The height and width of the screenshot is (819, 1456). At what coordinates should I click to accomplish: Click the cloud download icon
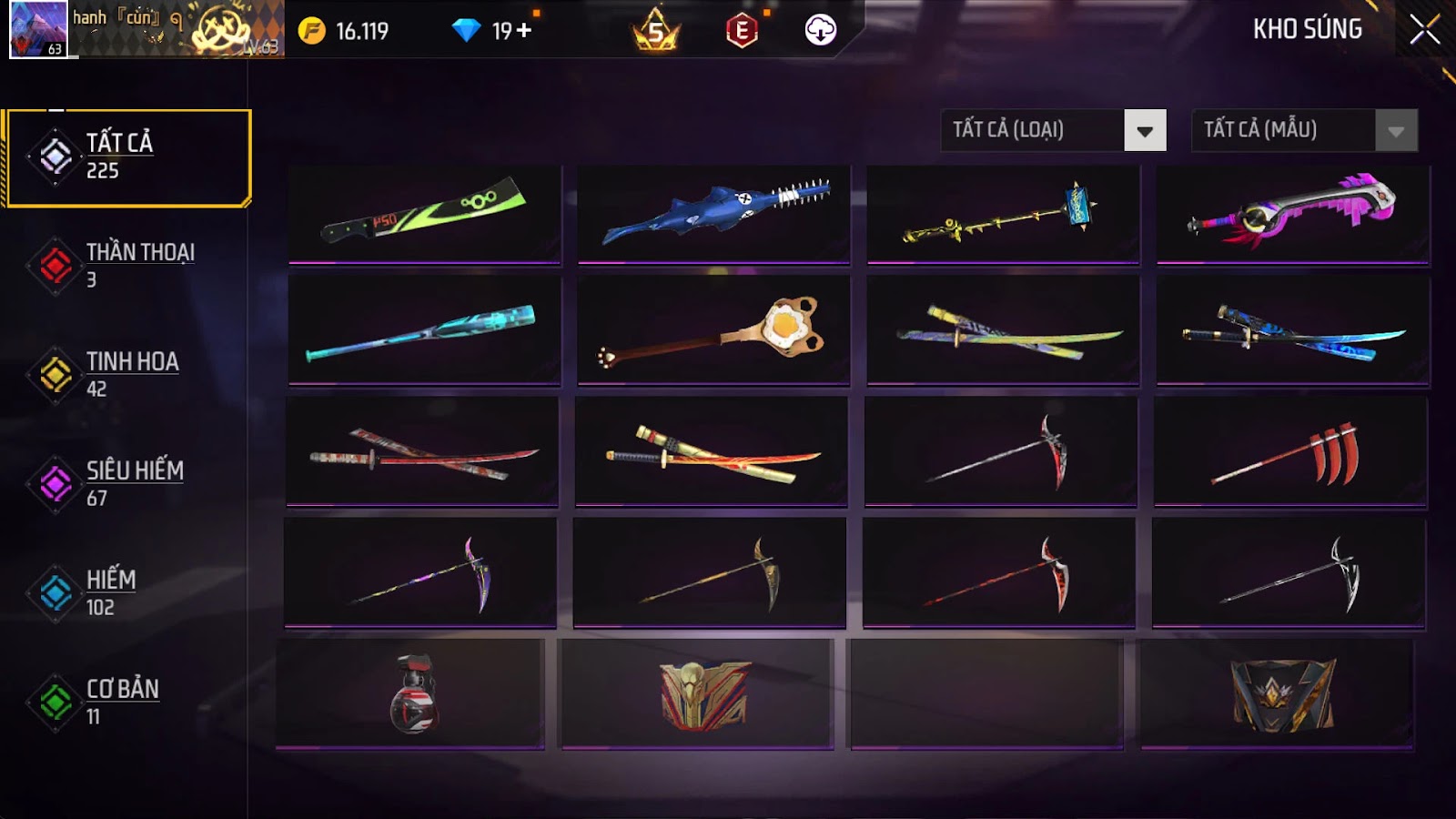[x=820, y=30]
